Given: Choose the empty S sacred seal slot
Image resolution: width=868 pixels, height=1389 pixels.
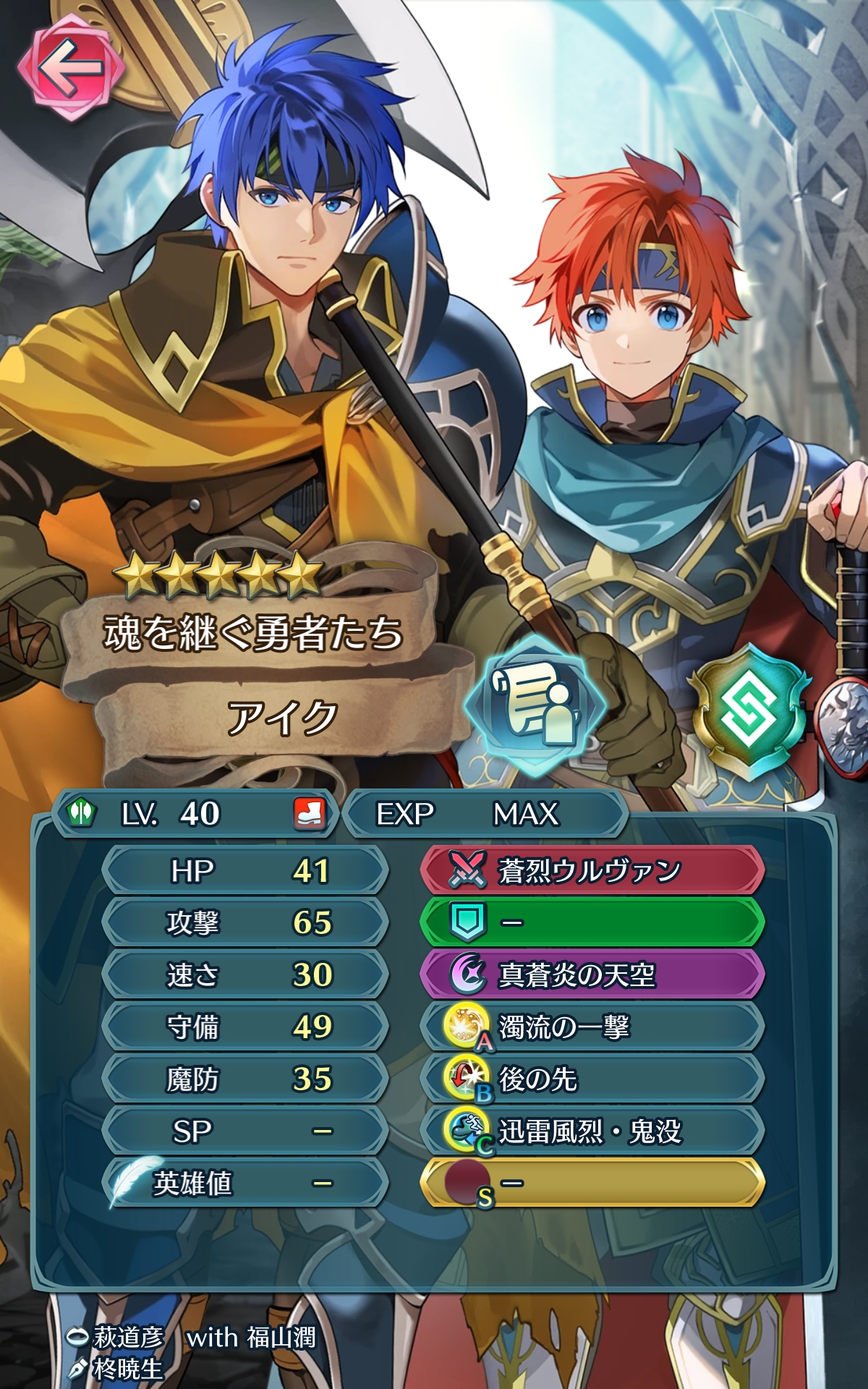Looking at the screenshot, I should pos(592,1183).
